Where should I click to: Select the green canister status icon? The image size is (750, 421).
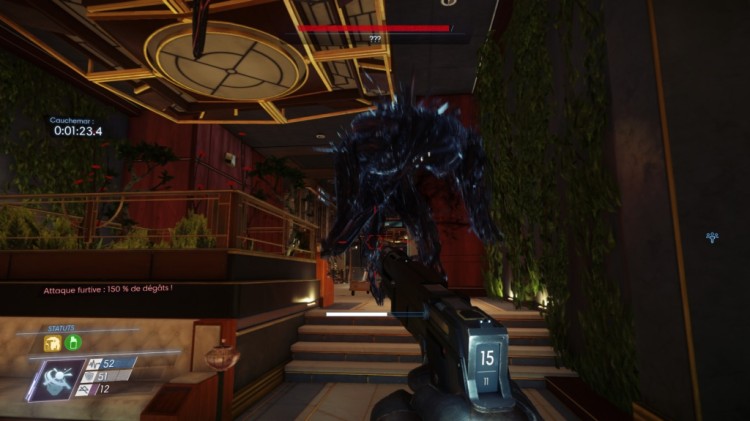coord(73,343)
